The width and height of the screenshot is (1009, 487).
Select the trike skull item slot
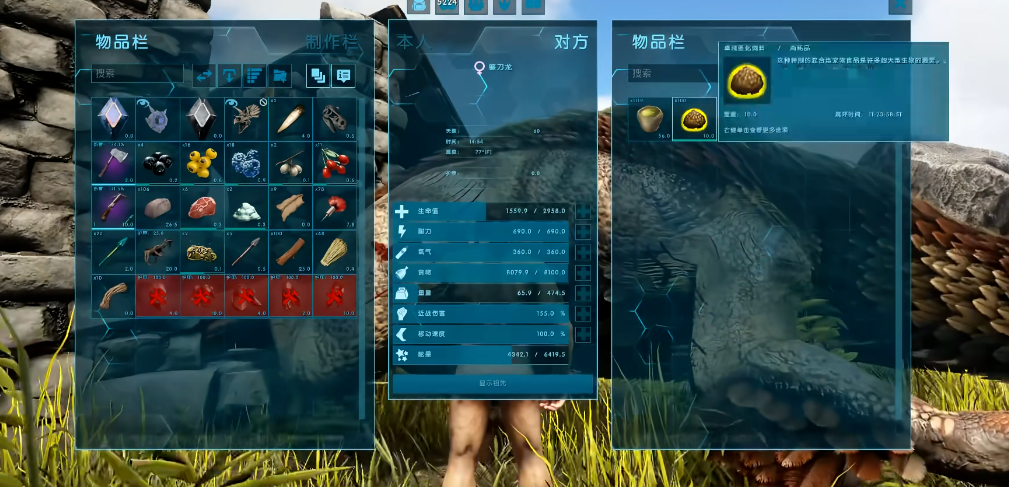click(x=245, y=119)
